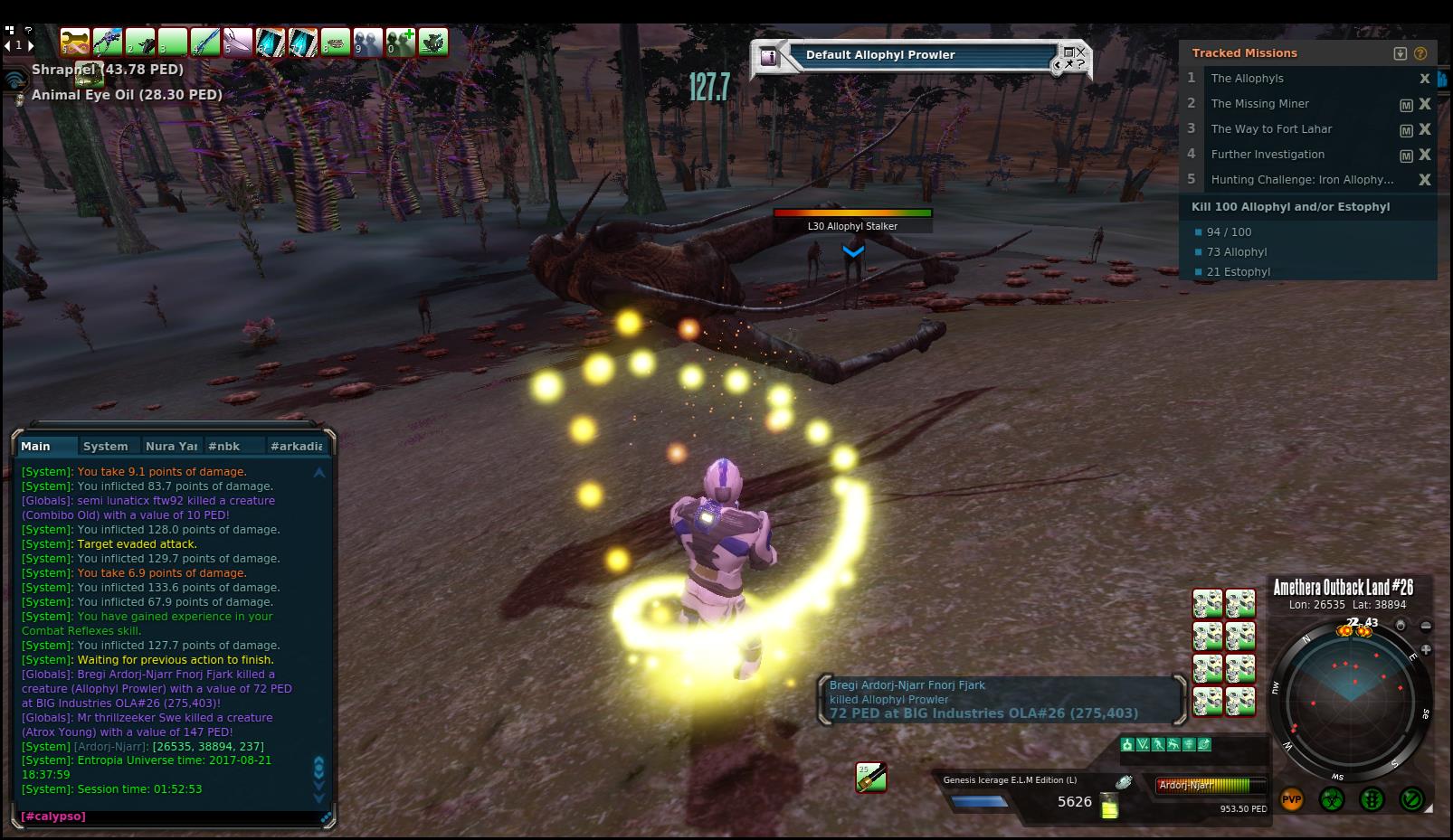Image resolution: width=1453 pixels, height=840 pixels.
Task: Toggle the orange PVP button
Action: click(x=1292, y=799)
